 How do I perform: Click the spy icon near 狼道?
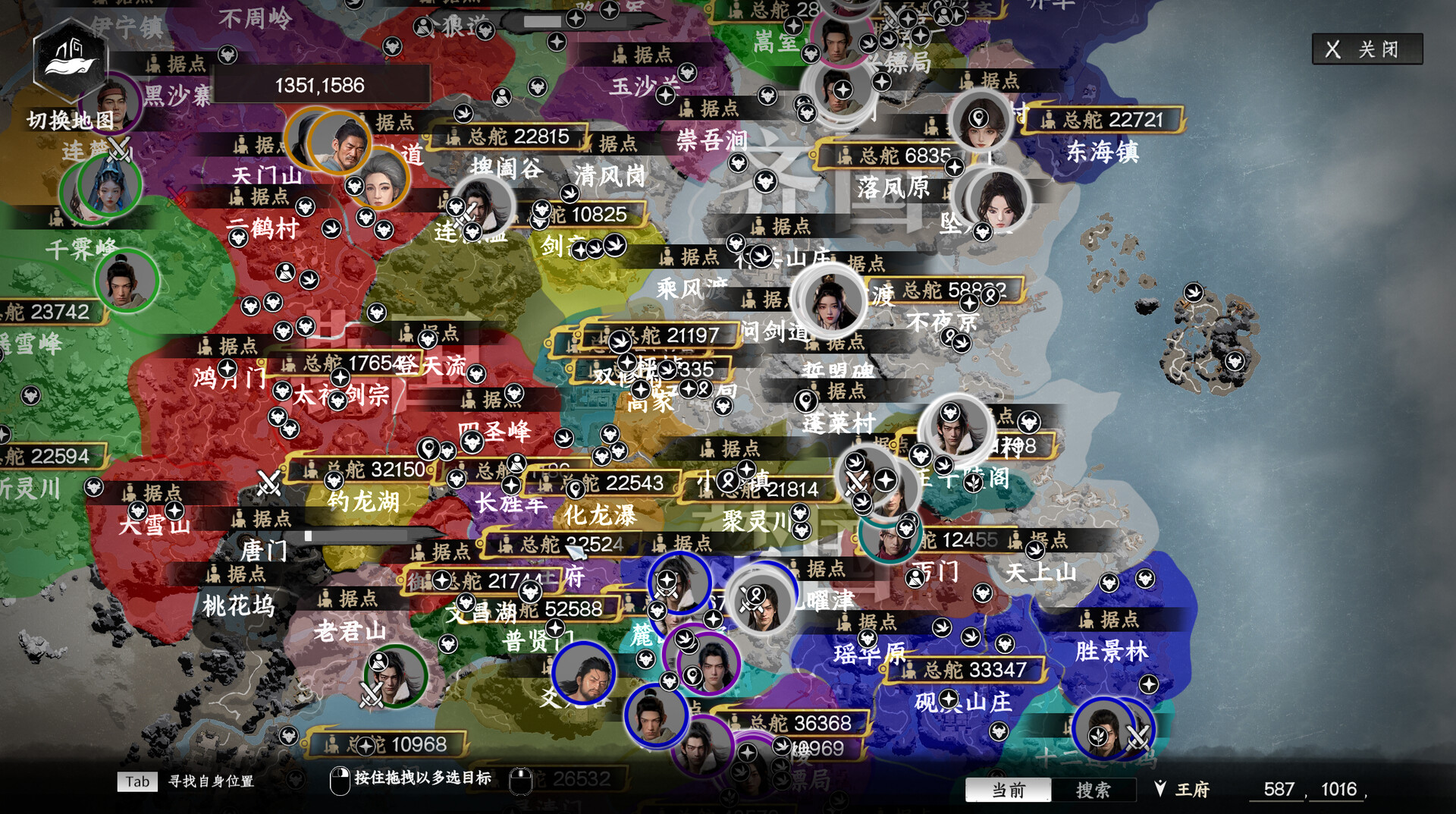click(x=422, y=27)
